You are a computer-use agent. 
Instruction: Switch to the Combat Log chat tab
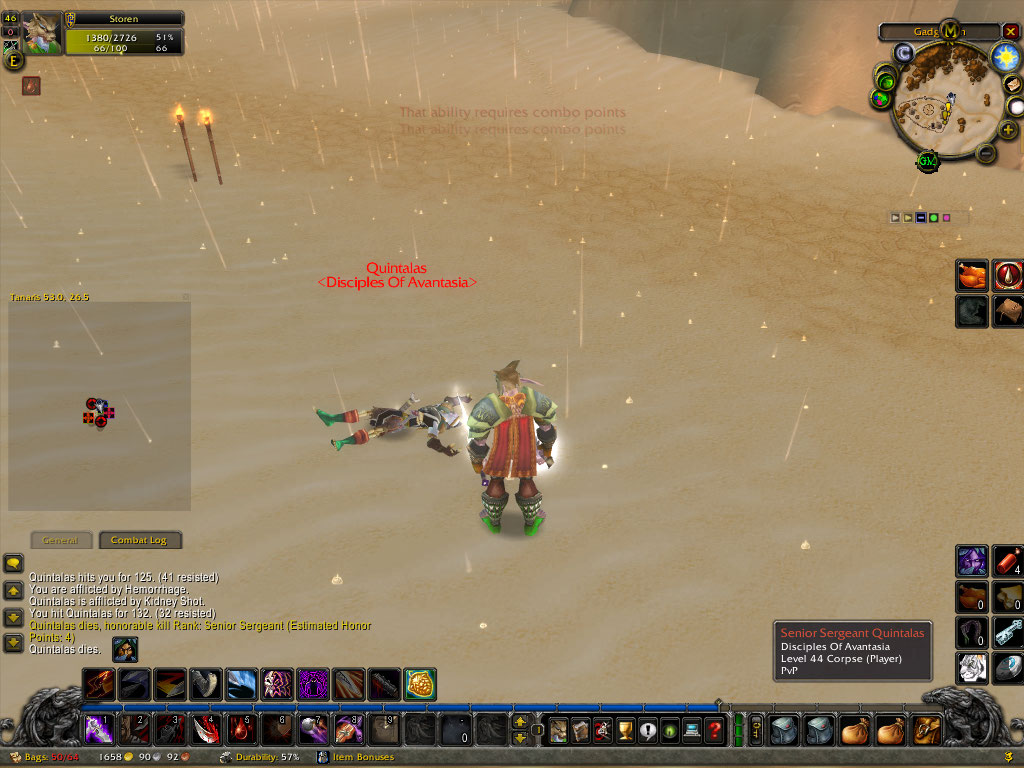pos(139,540)
